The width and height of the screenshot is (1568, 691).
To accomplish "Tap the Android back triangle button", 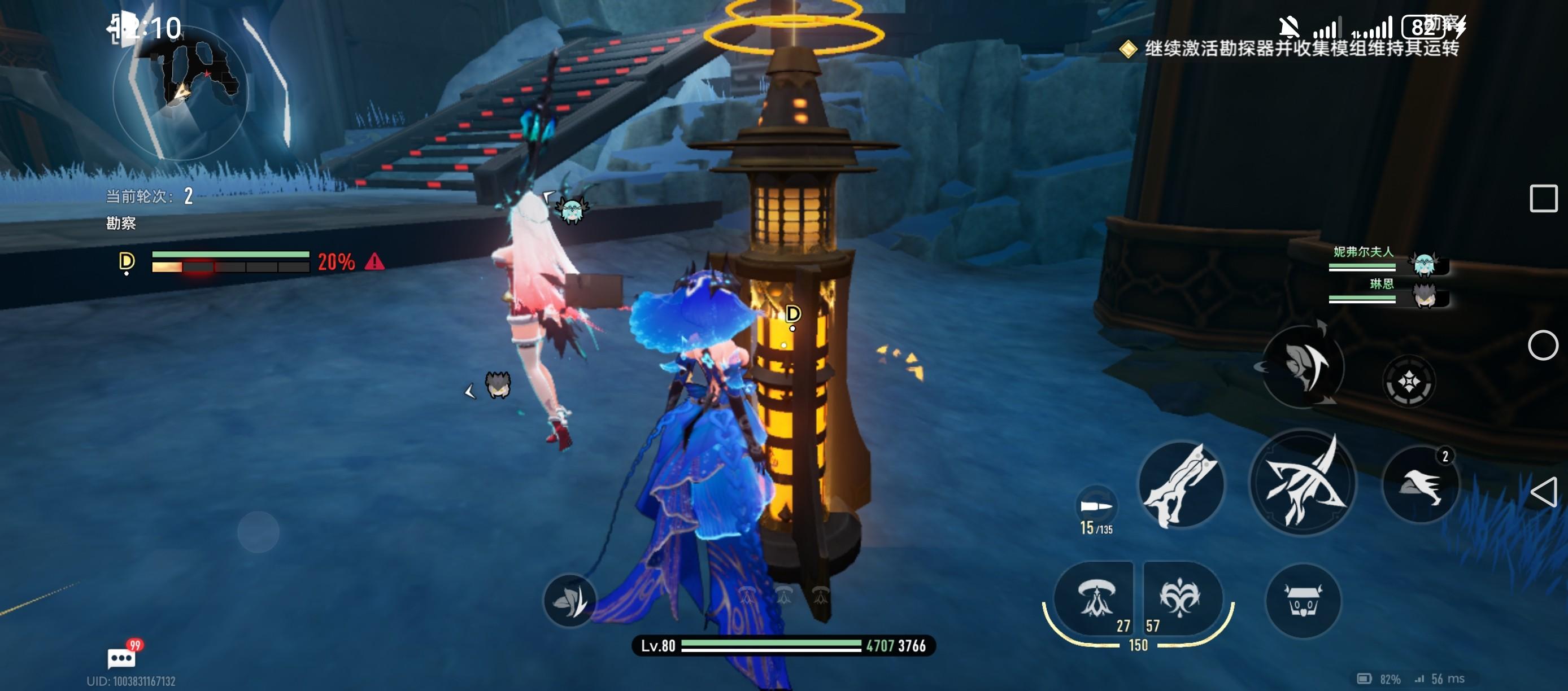I will [x=1544, y=492].
